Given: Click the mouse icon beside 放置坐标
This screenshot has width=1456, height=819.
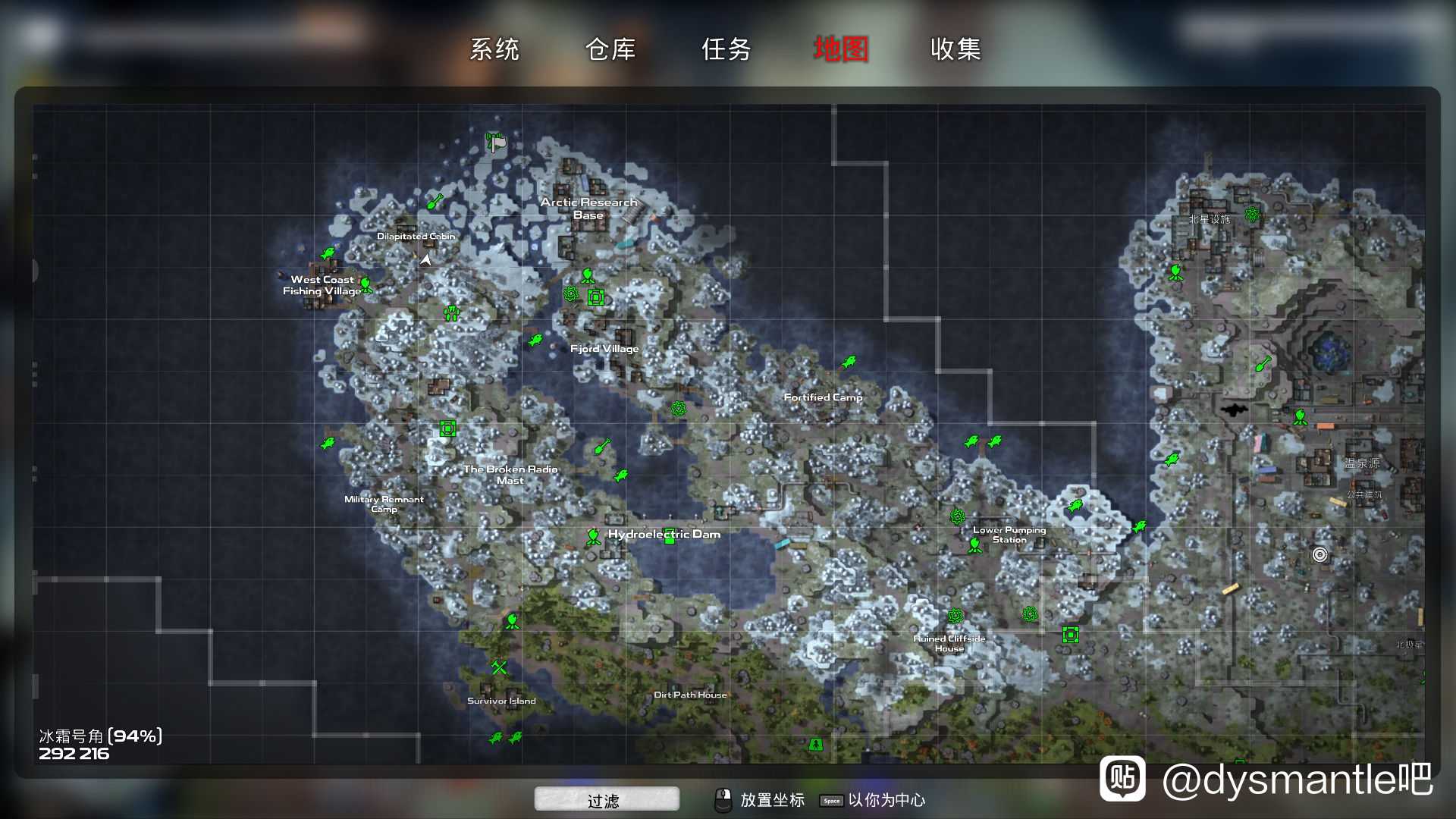Looking at the screenshot, I should (724, 799).
